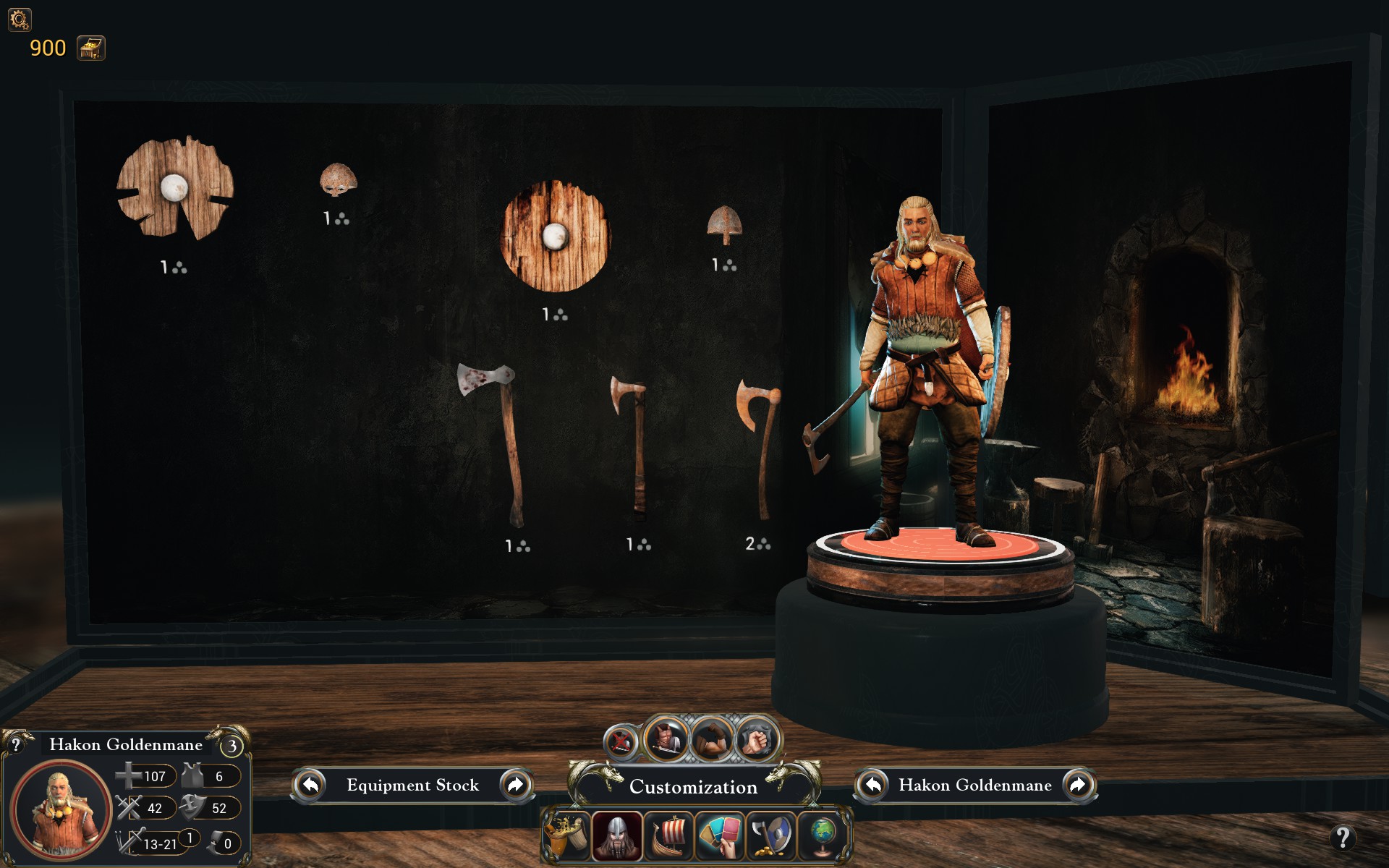Open the longship section
This screenshot has height=868, width=1389.
(x=669, y=836)
